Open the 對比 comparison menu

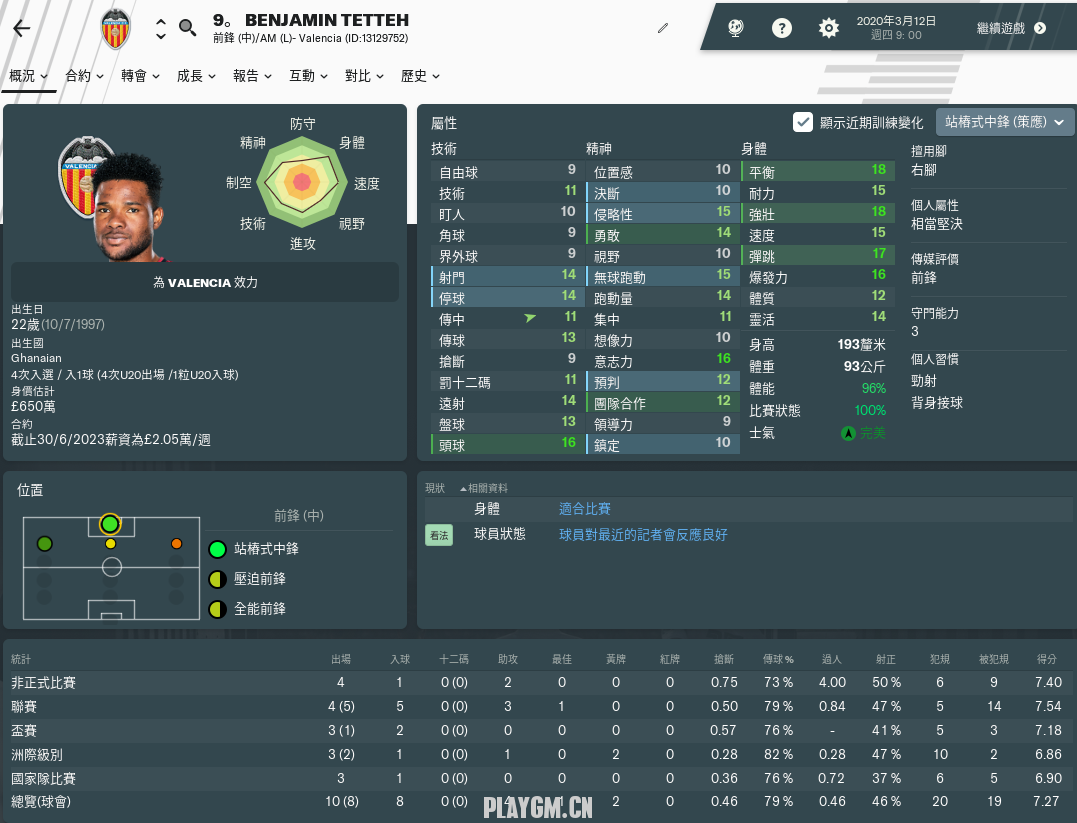(364, 76)
